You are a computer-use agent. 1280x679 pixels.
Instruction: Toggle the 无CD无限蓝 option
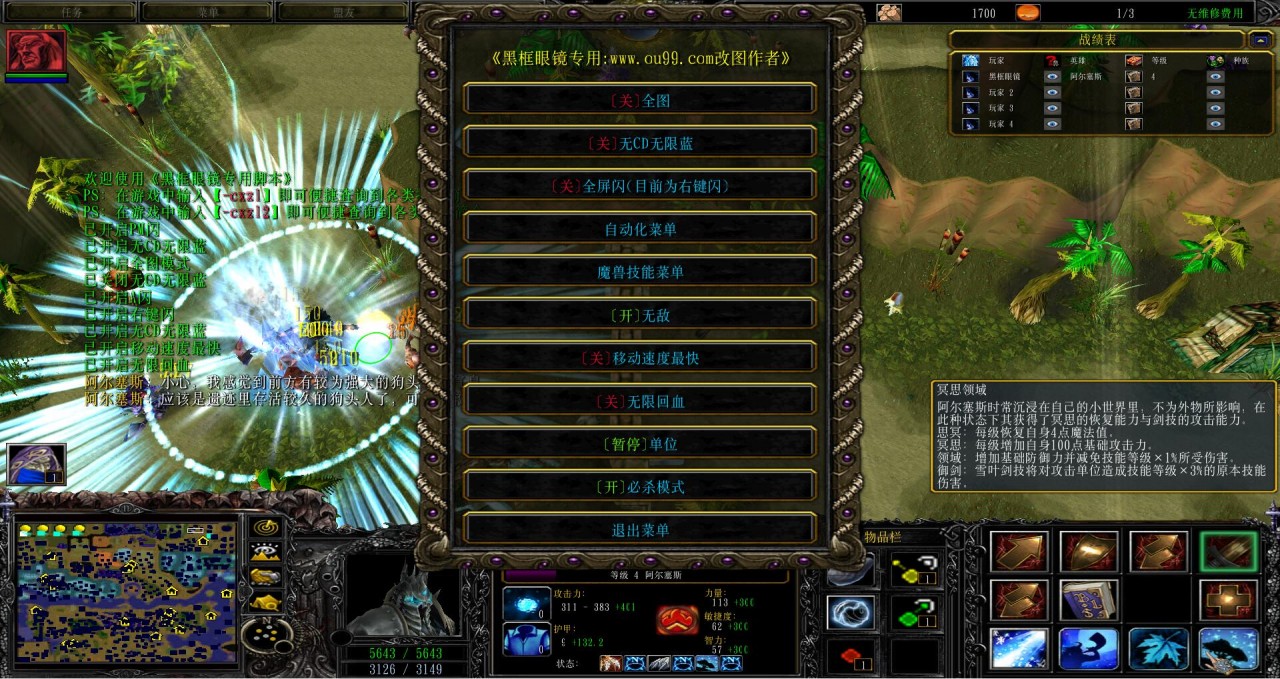coord(640,143)
